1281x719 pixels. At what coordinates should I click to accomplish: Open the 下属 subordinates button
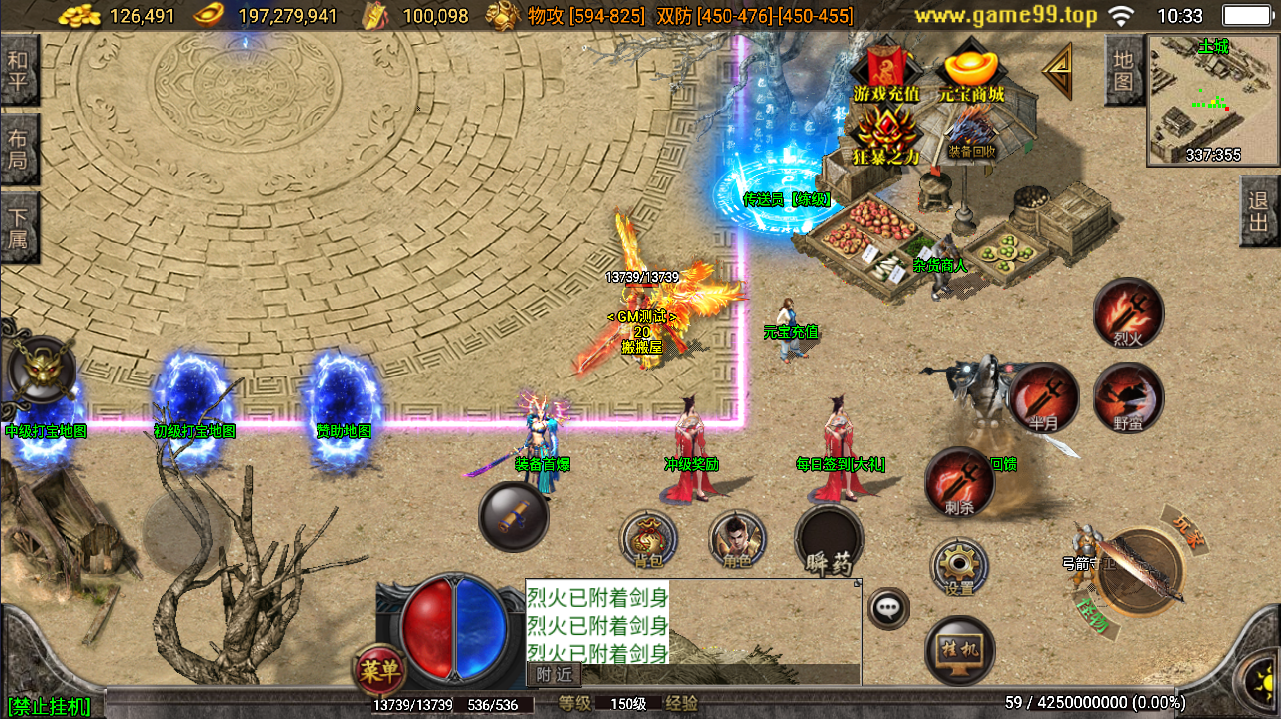coord(18,227)
